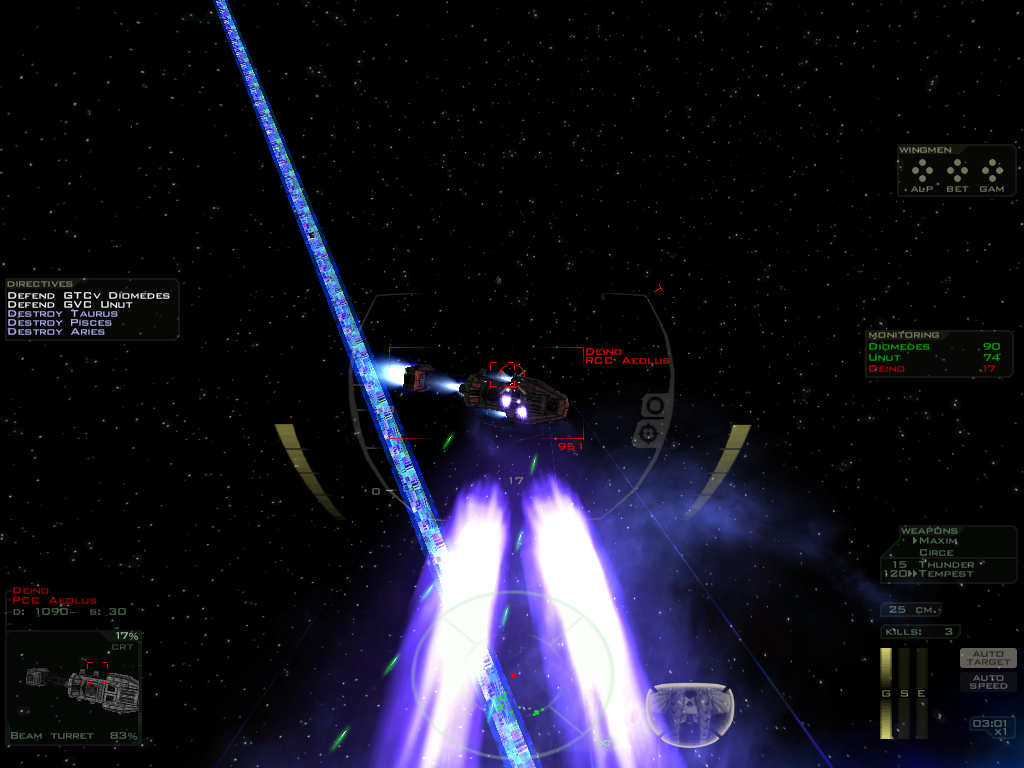Select the Defend GVC Unut directive
The width and height of the screenshot is (1024, 768).
tap(70, 305)
